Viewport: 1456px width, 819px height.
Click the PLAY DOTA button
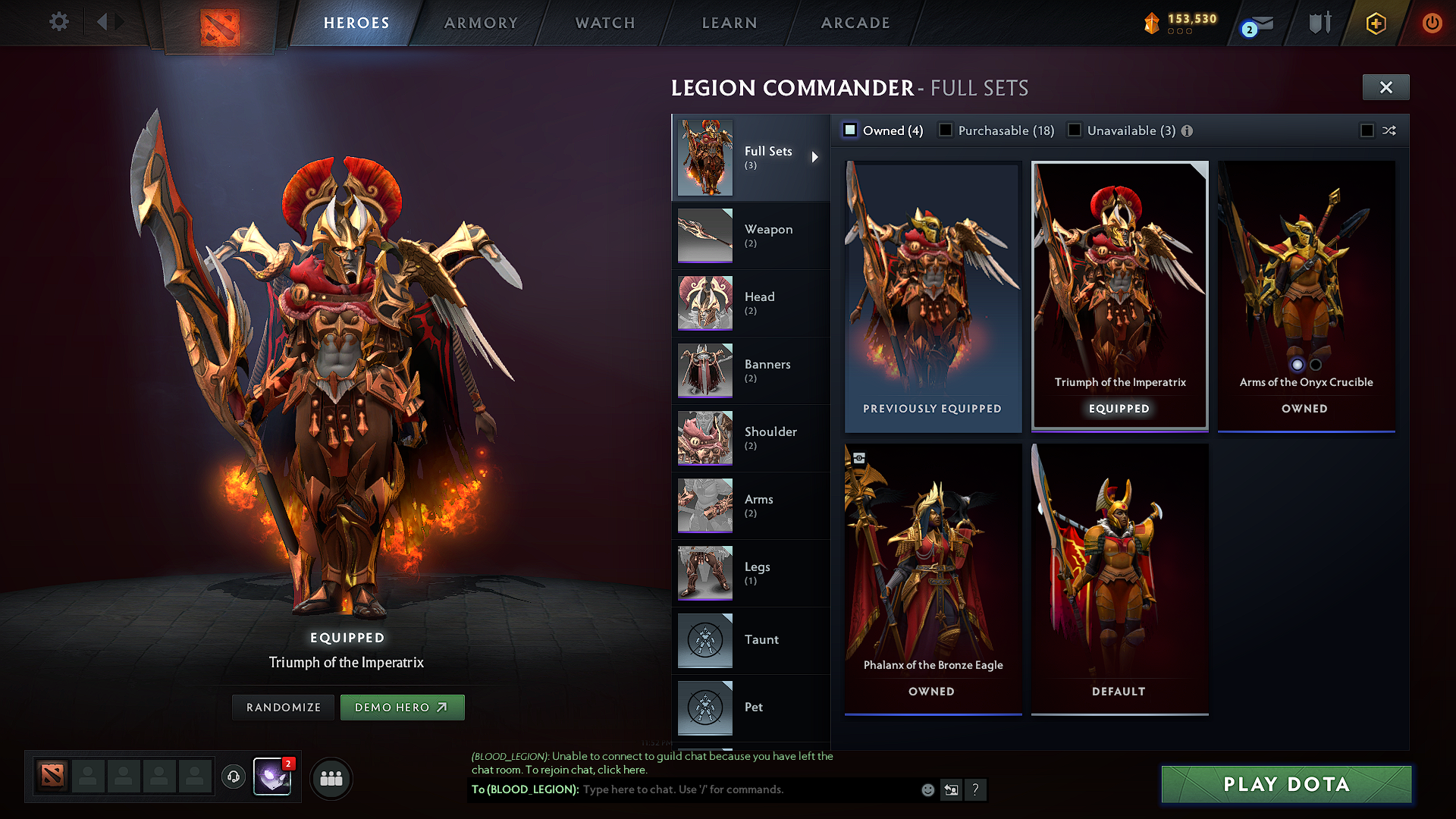tap(1285, 784)
